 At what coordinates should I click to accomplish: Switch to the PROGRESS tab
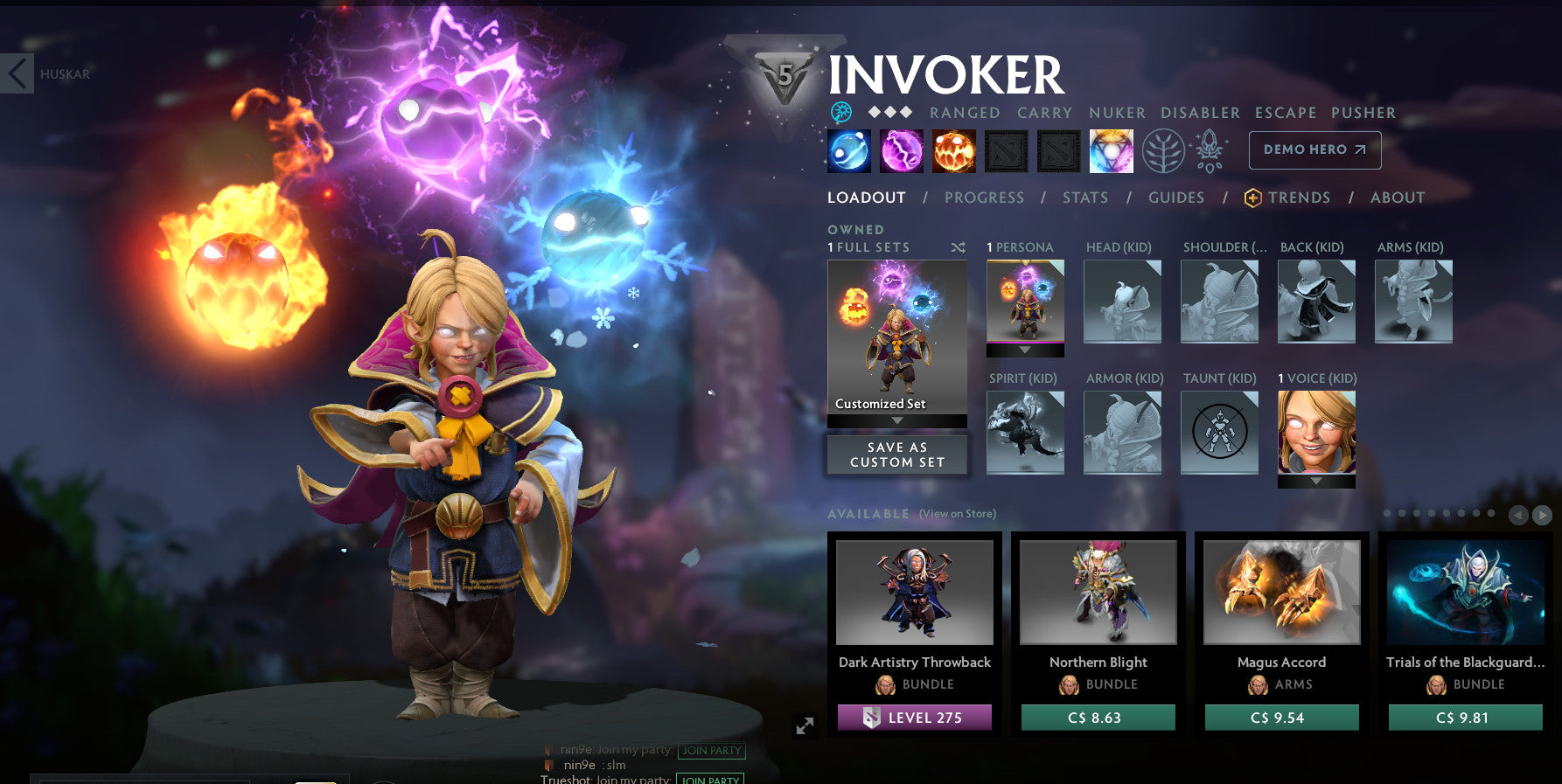tap(984, 198)
